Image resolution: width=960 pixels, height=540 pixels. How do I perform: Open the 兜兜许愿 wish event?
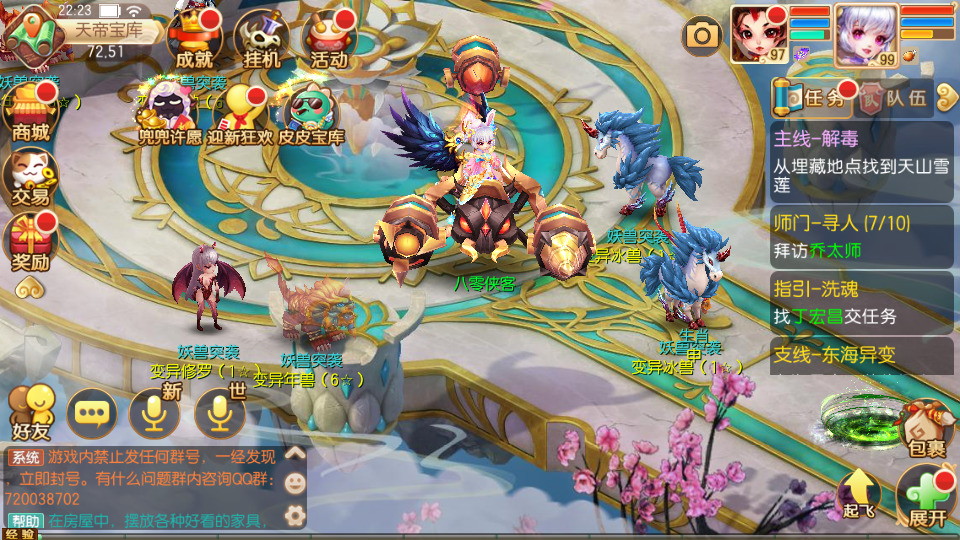[169, 114]
